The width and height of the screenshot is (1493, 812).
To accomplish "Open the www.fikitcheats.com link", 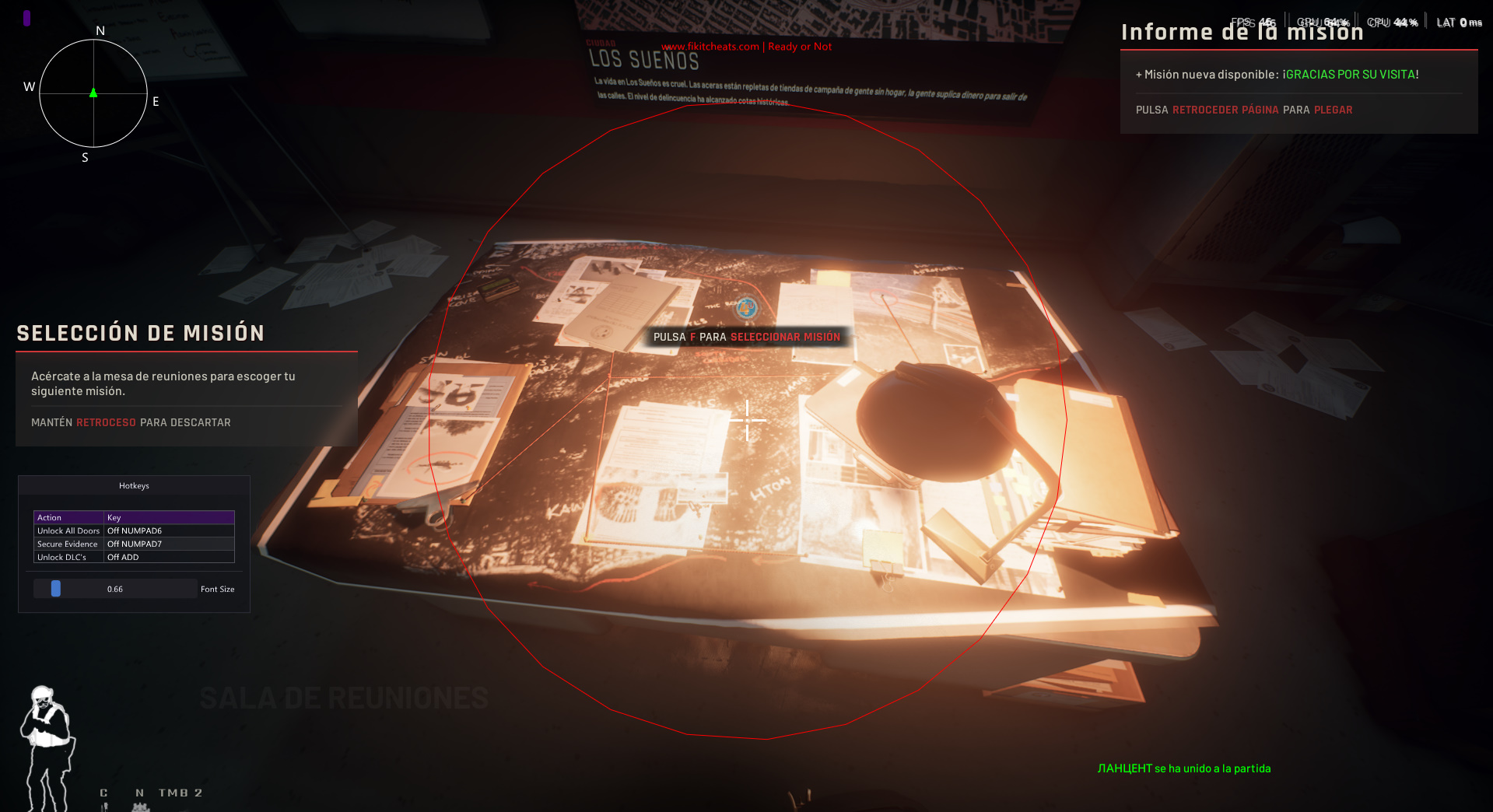I will pyautogui.click(x=710, y=47).
